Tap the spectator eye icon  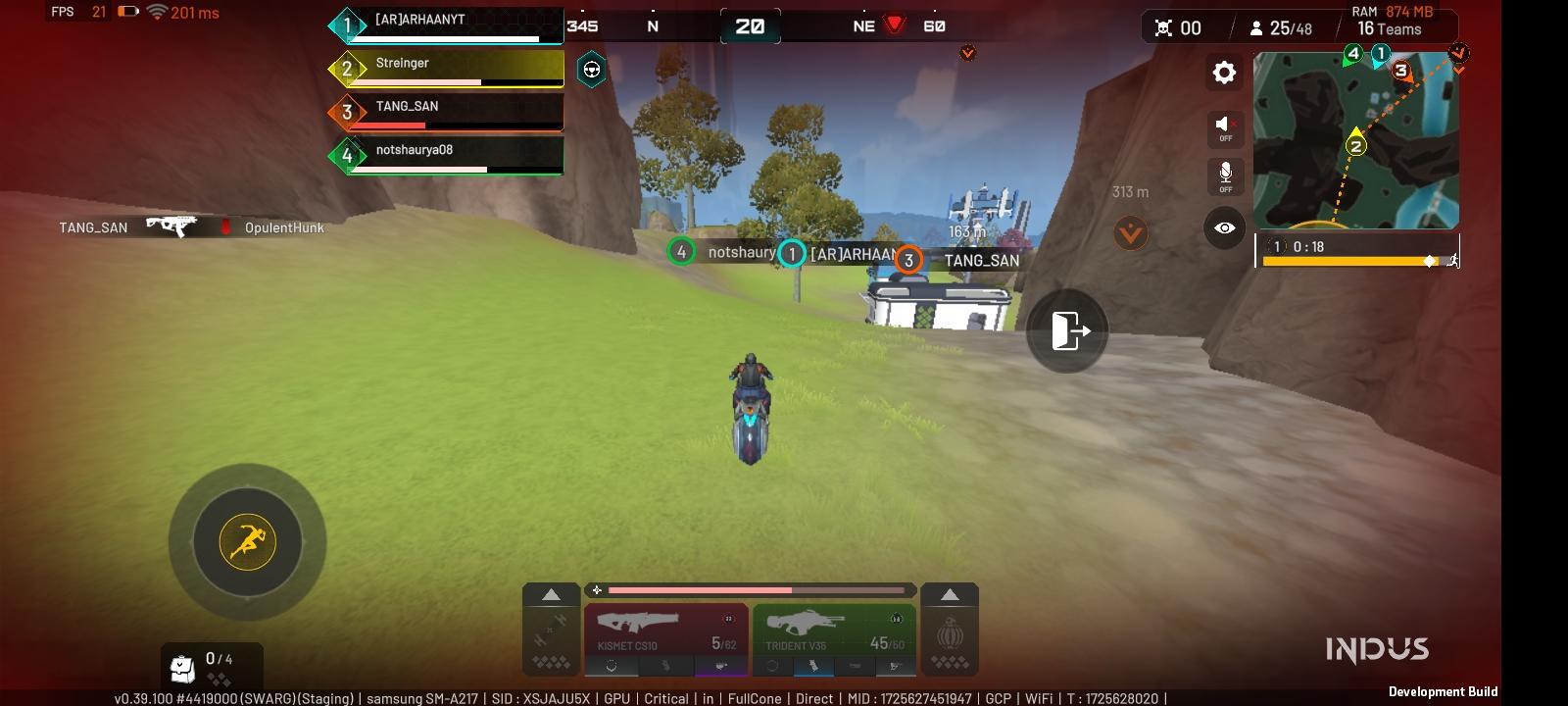point(1223,227)
